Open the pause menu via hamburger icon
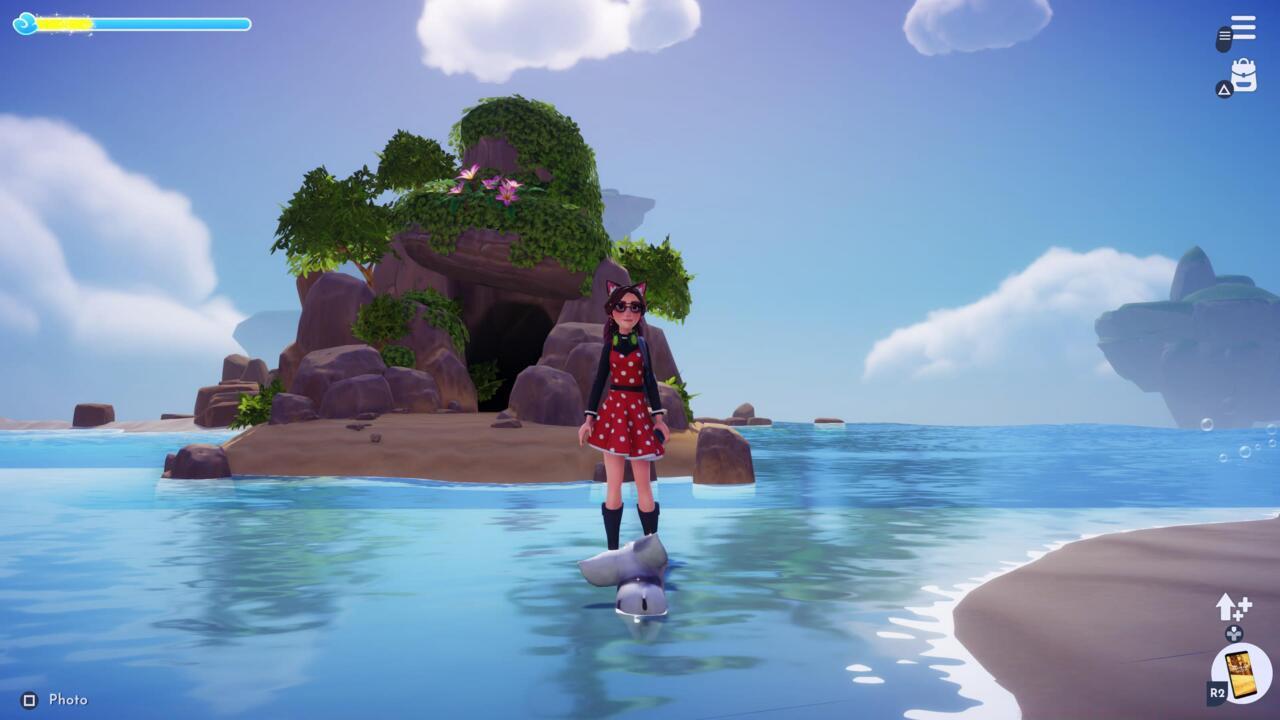This screenshot has height=720, width=1280. [1243, 27]
